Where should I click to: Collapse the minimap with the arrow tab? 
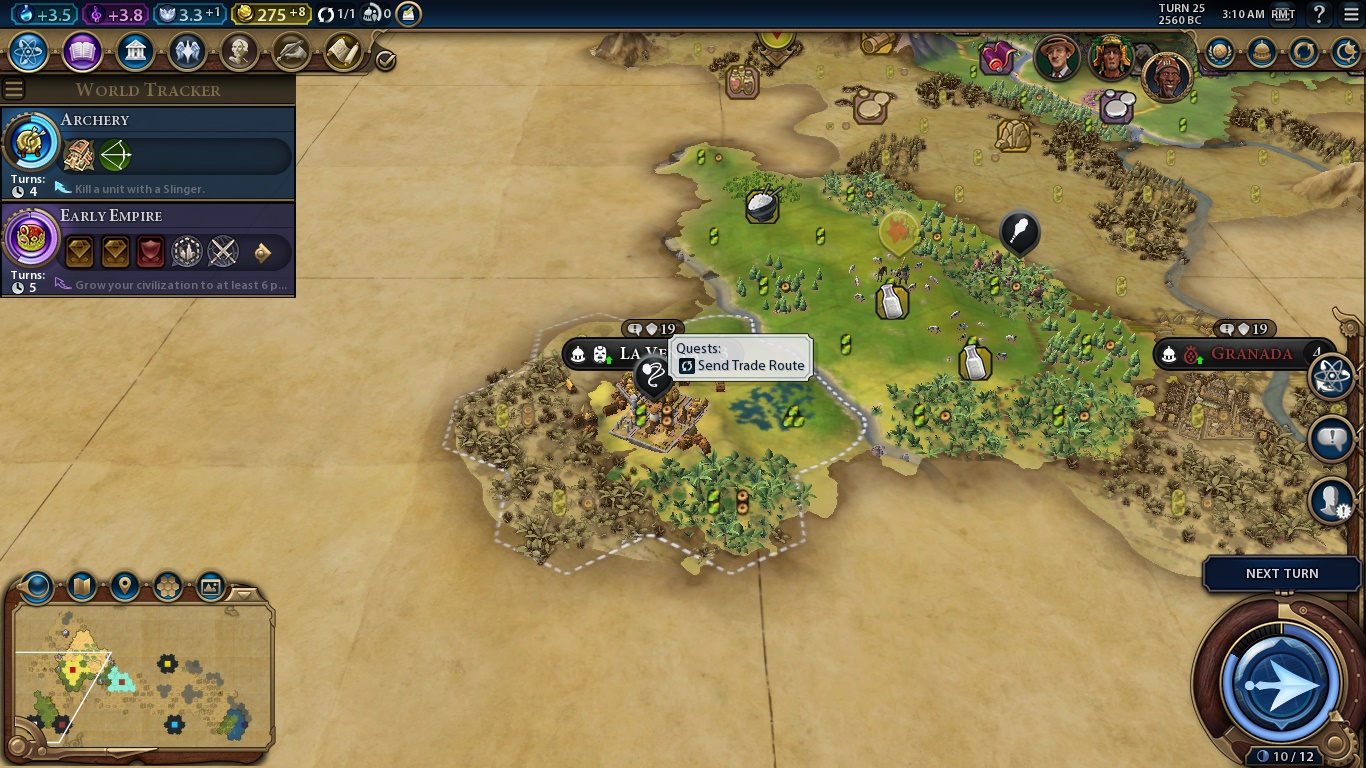pyautogui.click(x=243, y=594)
